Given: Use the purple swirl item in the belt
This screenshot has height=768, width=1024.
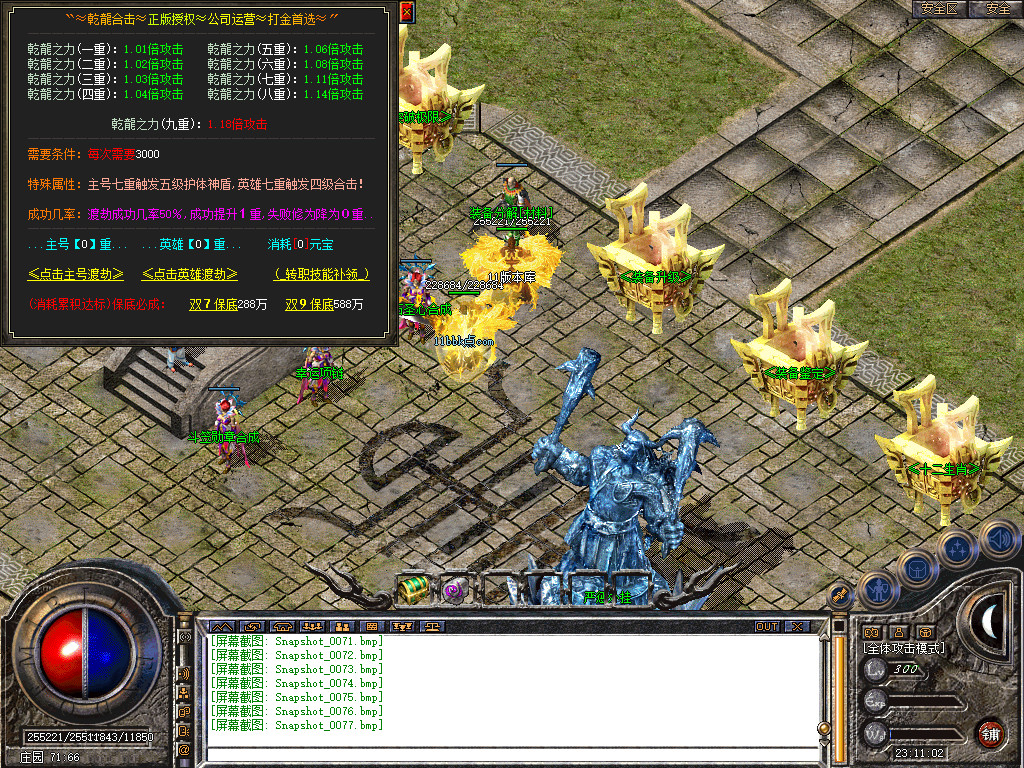Looking at the screenshot, I should [456, 590].
